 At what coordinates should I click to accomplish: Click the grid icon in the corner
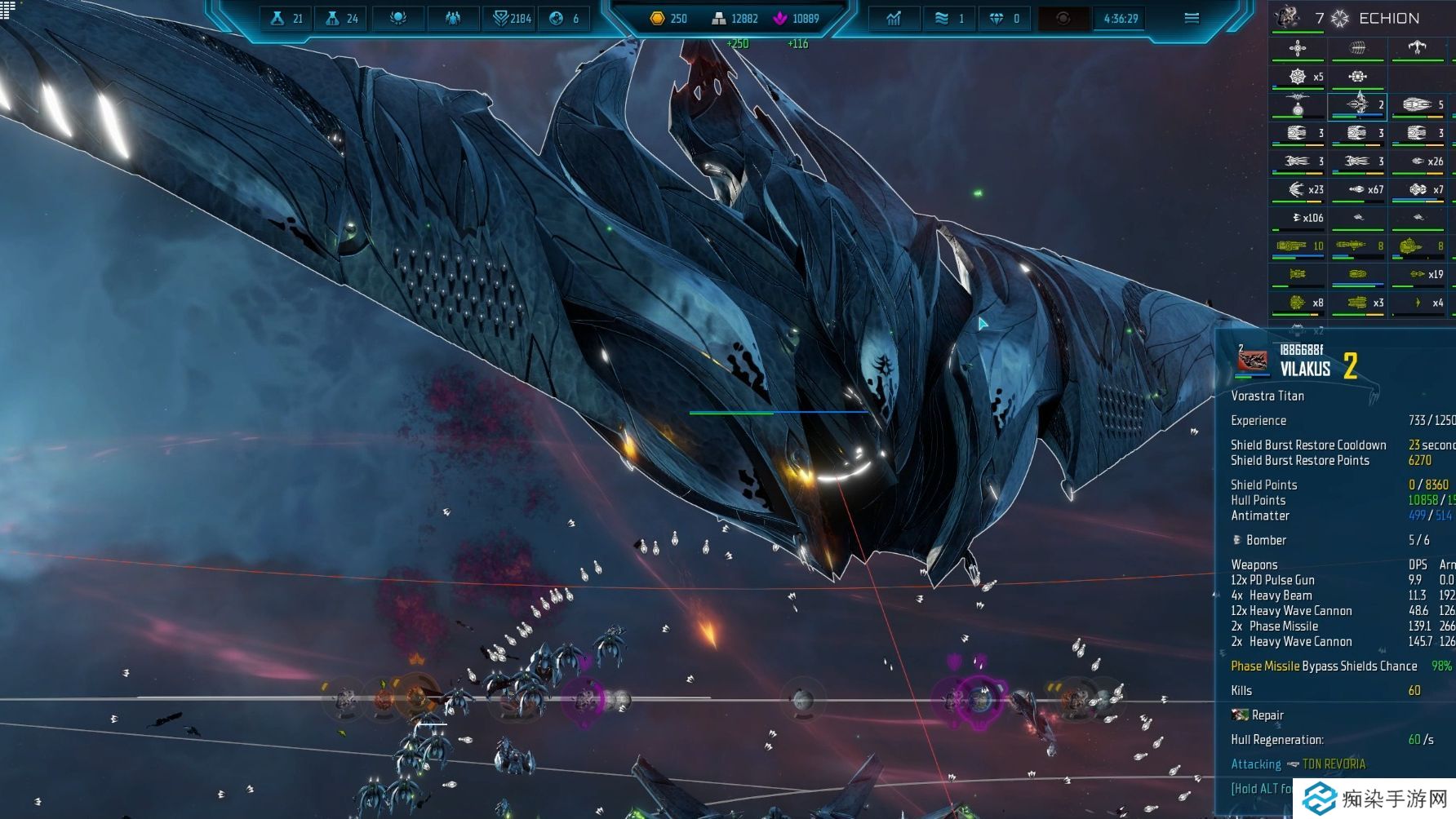point(7,7)
